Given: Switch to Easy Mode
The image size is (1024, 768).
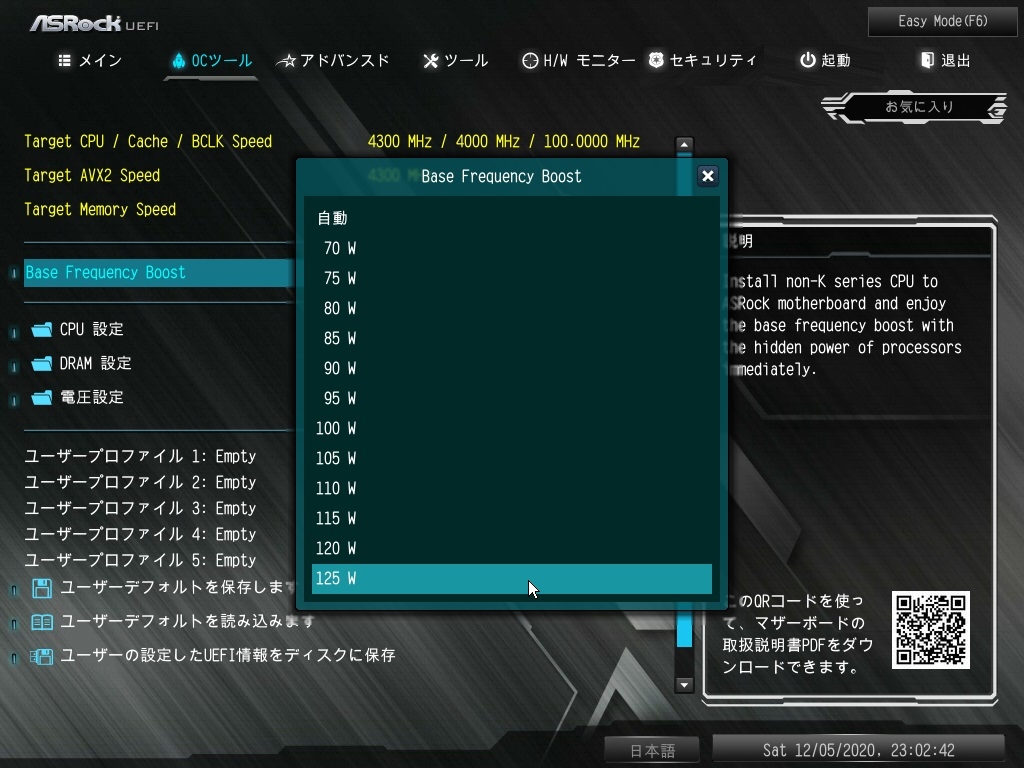Looking at the screenshot, I should [x=929, y=21].
